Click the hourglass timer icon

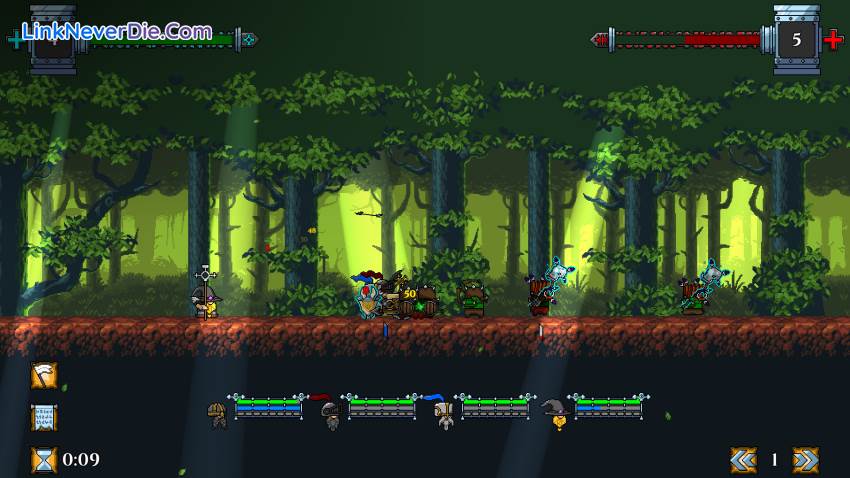(x=44, y=459)
